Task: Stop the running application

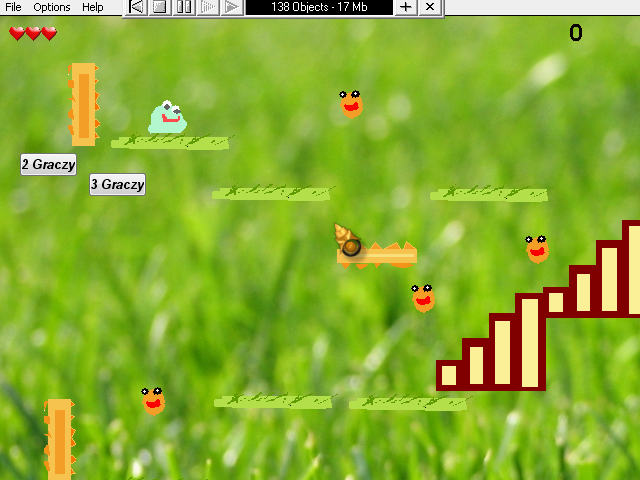Action: coord(160,7)
